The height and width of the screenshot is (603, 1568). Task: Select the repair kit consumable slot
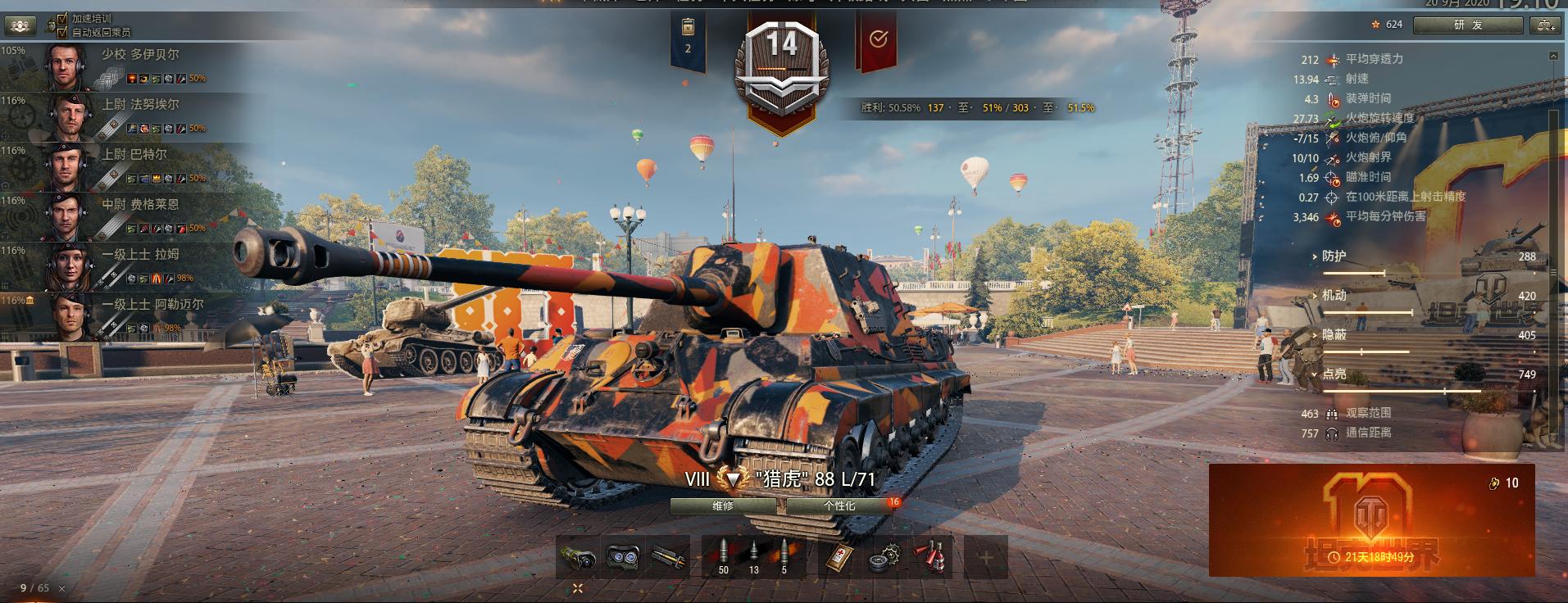click(884, 557)
